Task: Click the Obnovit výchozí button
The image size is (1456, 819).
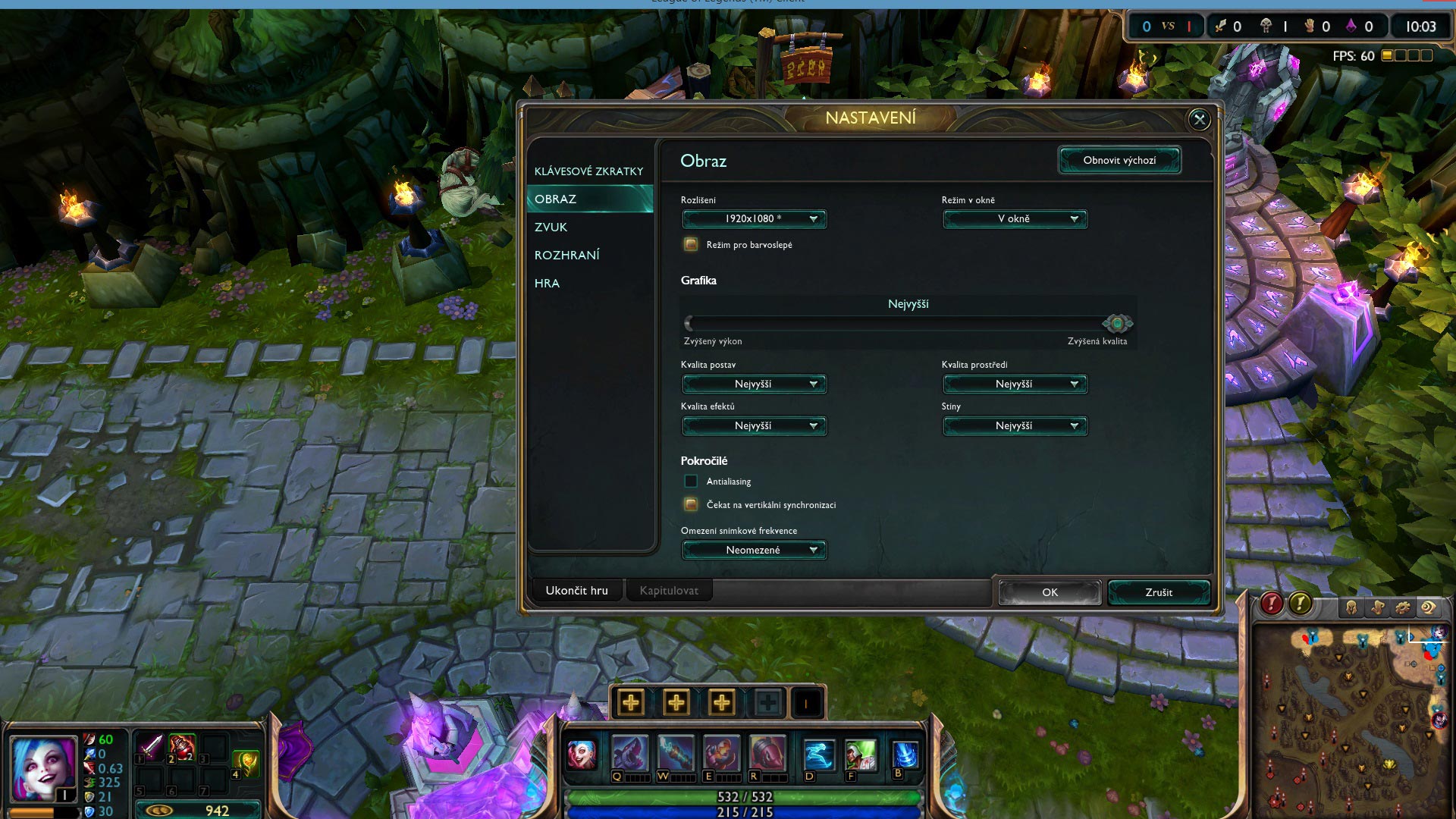Action: pos(1119,160)
